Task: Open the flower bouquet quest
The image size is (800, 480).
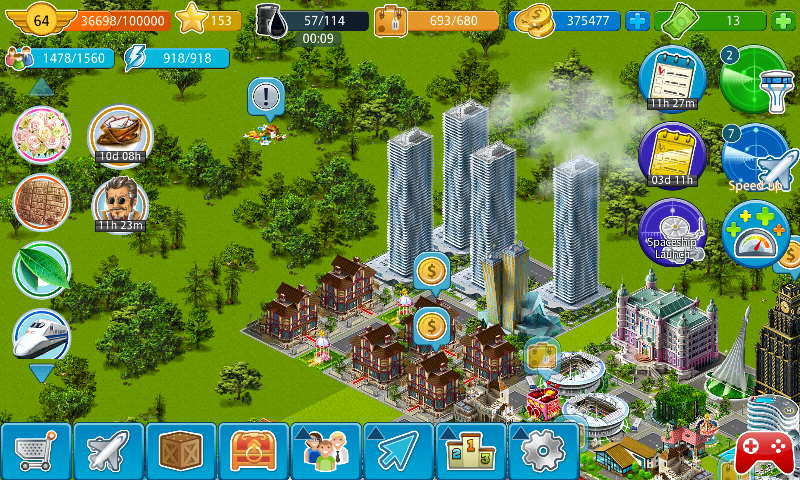Action: pyautogui.click(x=41, y=136)
